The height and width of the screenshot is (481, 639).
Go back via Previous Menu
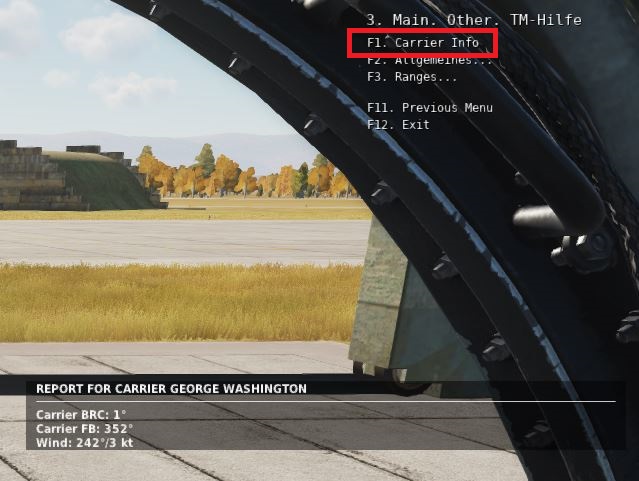point(429,108)
